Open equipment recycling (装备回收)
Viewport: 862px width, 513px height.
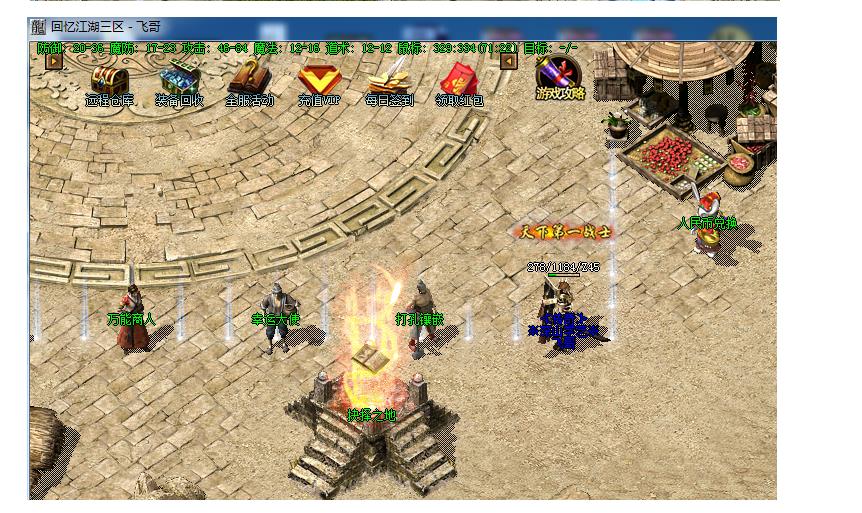click(x=180, y=79)
